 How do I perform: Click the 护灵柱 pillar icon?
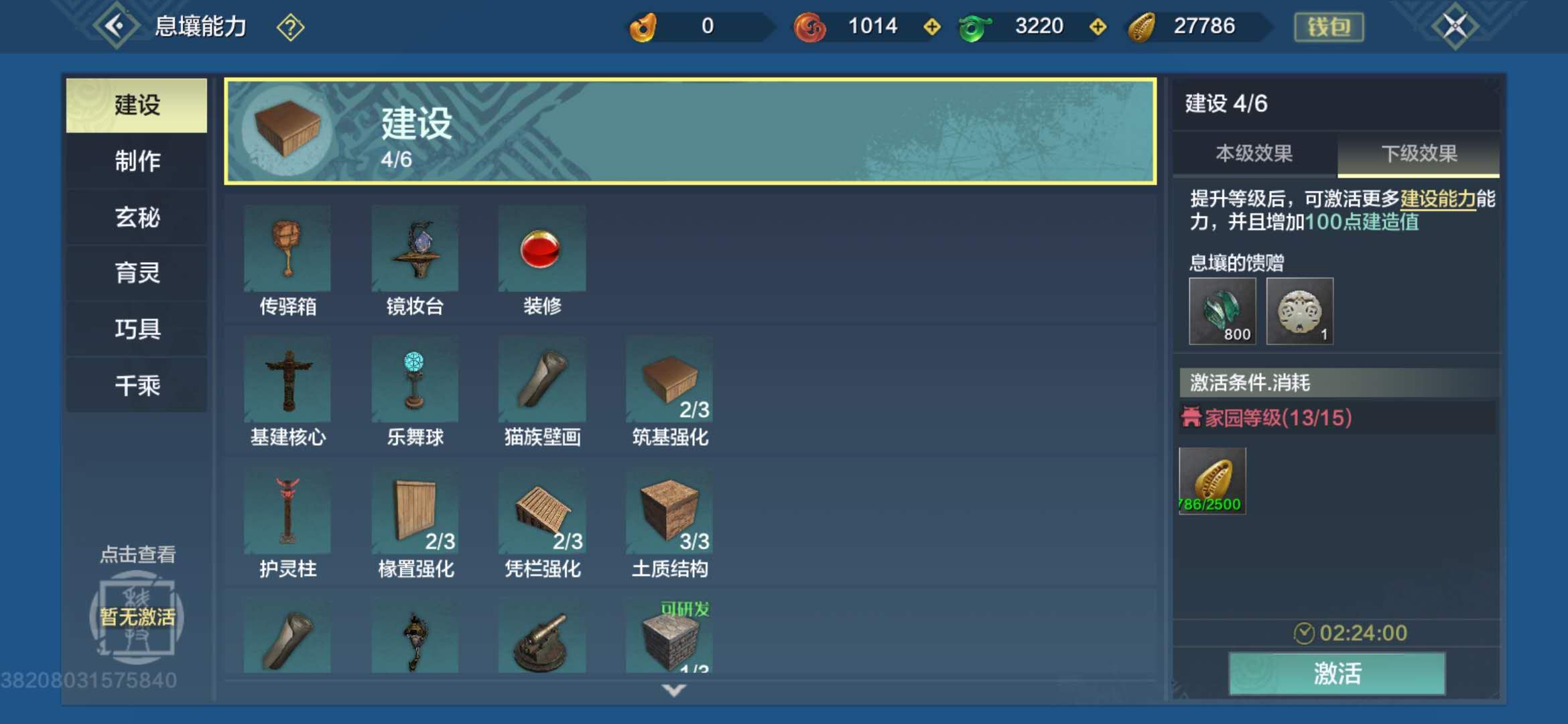click(287, 511)
